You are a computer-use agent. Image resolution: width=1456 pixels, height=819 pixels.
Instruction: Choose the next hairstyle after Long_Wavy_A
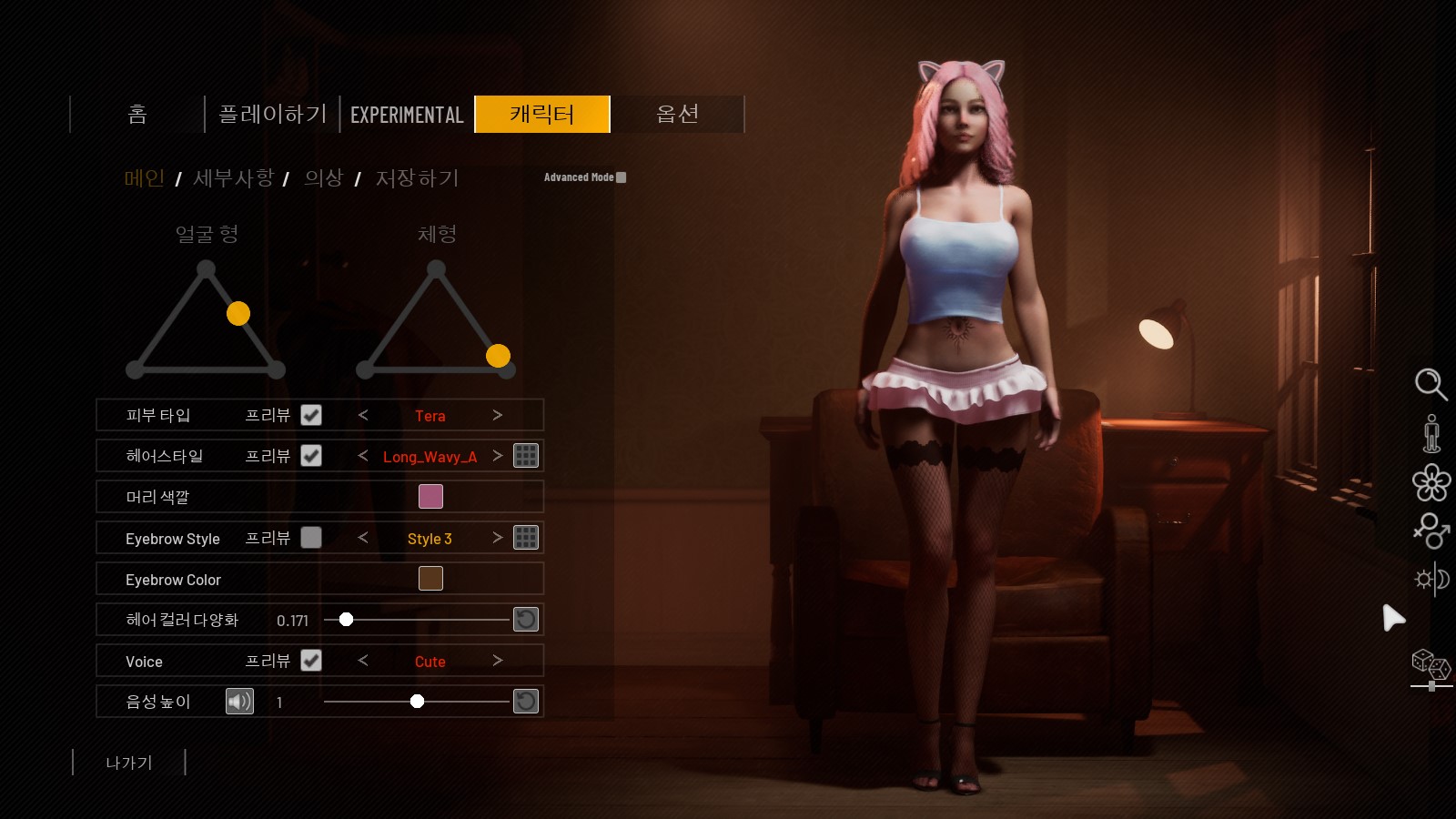pyautogui.click(x=497, y=456)
